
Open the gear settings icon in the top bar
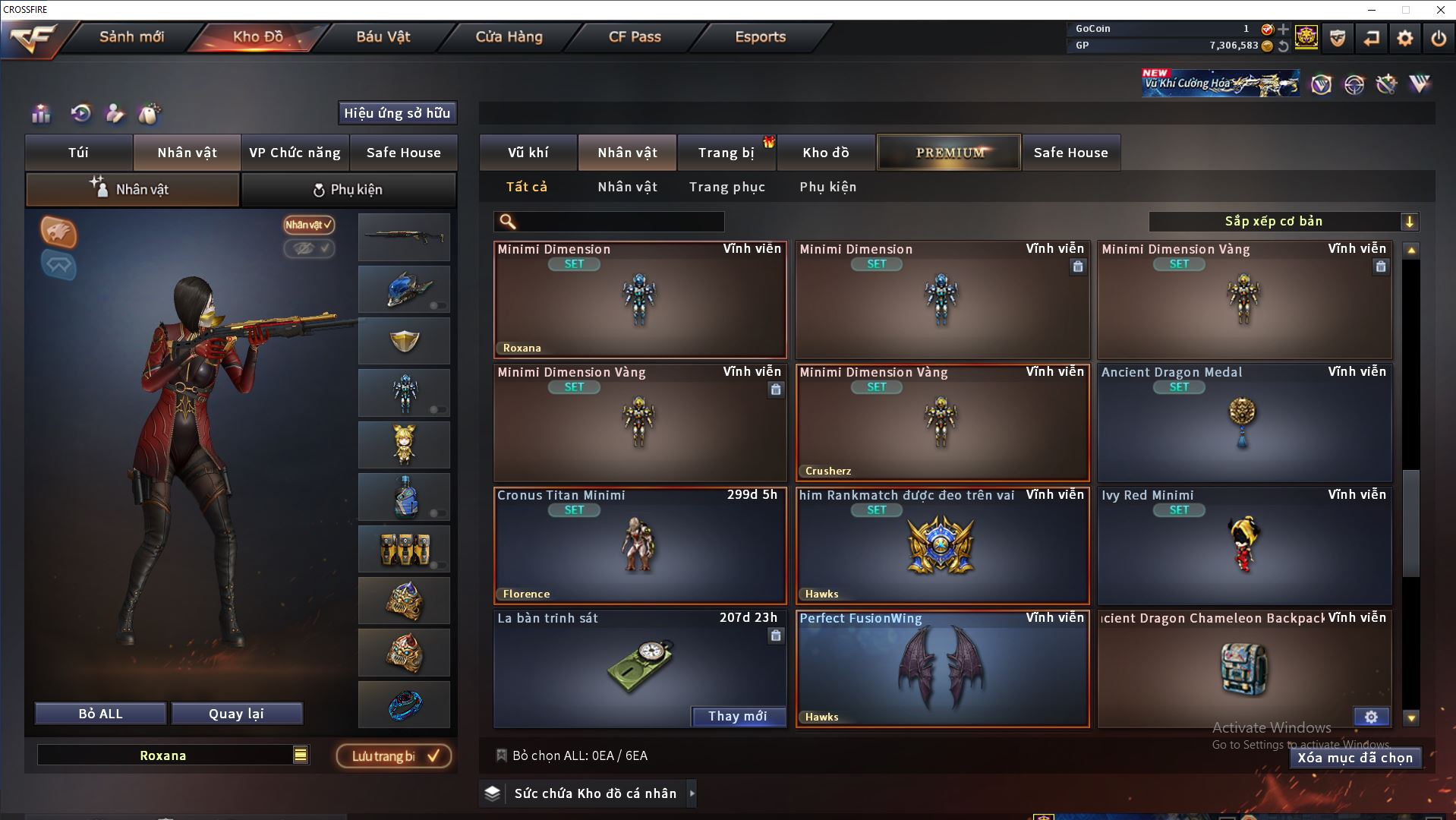1405,38
